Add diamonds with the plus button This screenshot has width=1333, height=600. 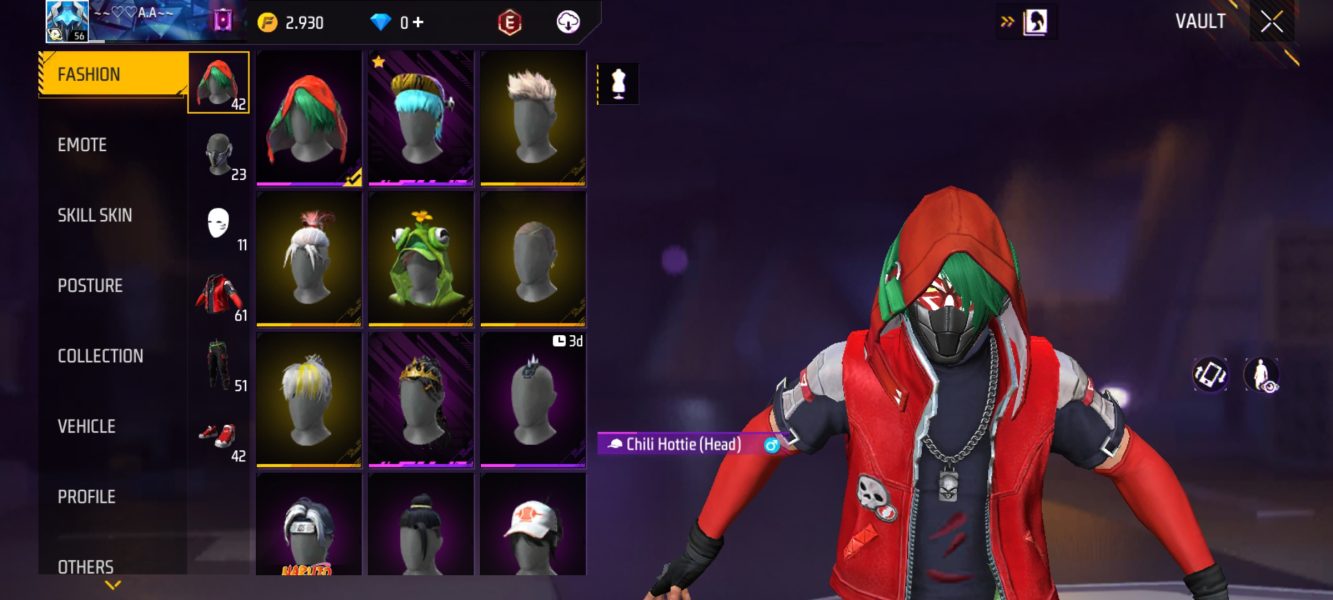[417, 23]
